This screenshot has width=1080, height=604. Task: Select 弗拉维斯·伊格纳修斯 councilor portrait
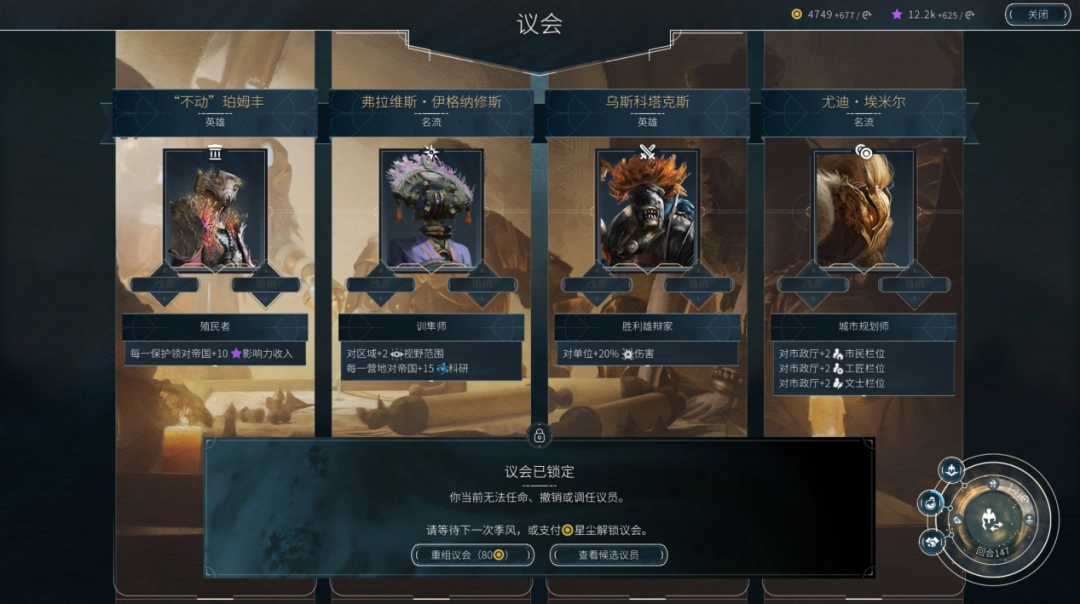[x=431, y=209]
